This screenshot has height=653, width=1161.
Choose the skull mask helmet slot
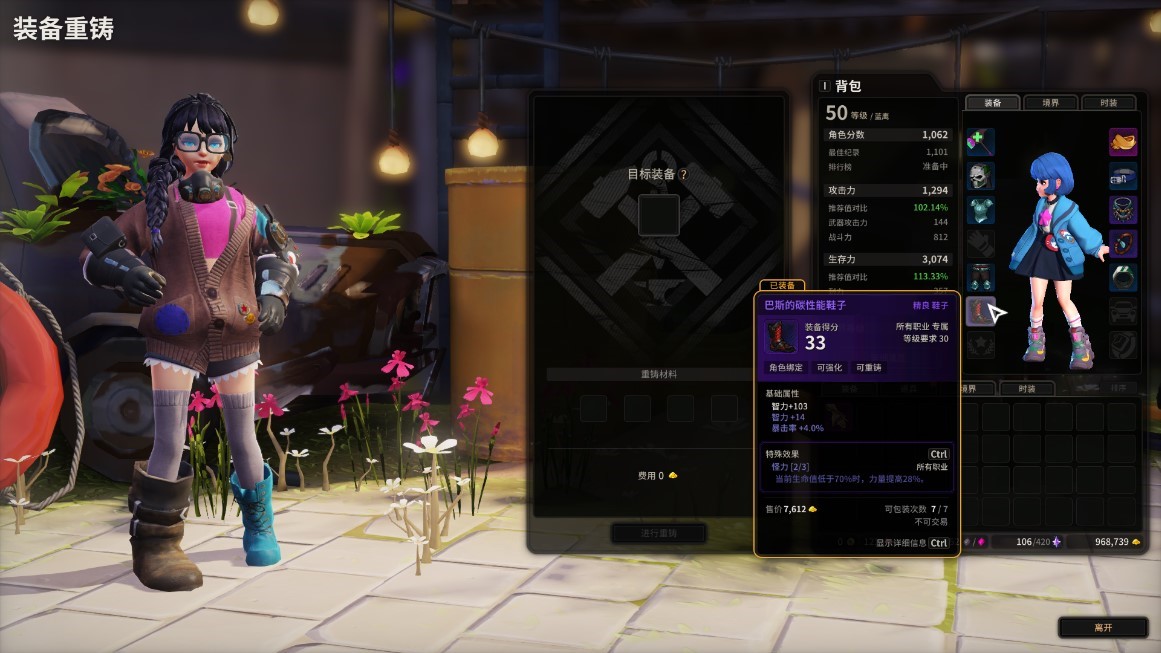click(981, 176)
